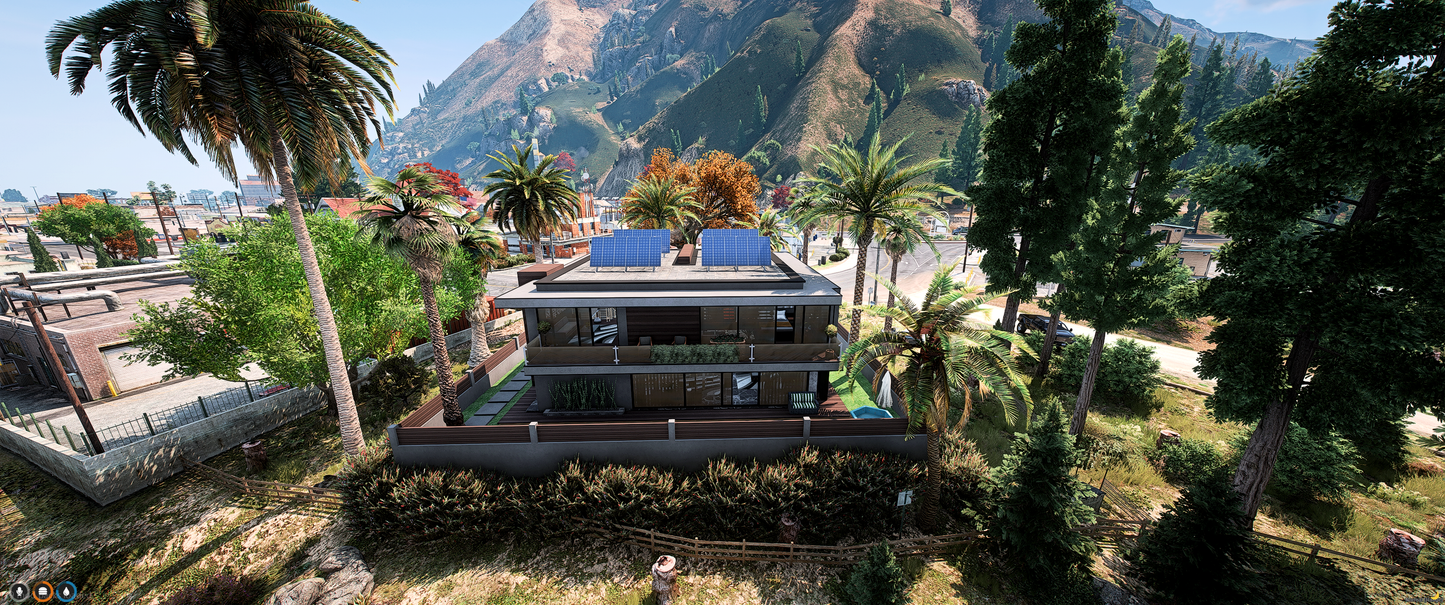Click the blue water drop thirst icon

(67, 591)
